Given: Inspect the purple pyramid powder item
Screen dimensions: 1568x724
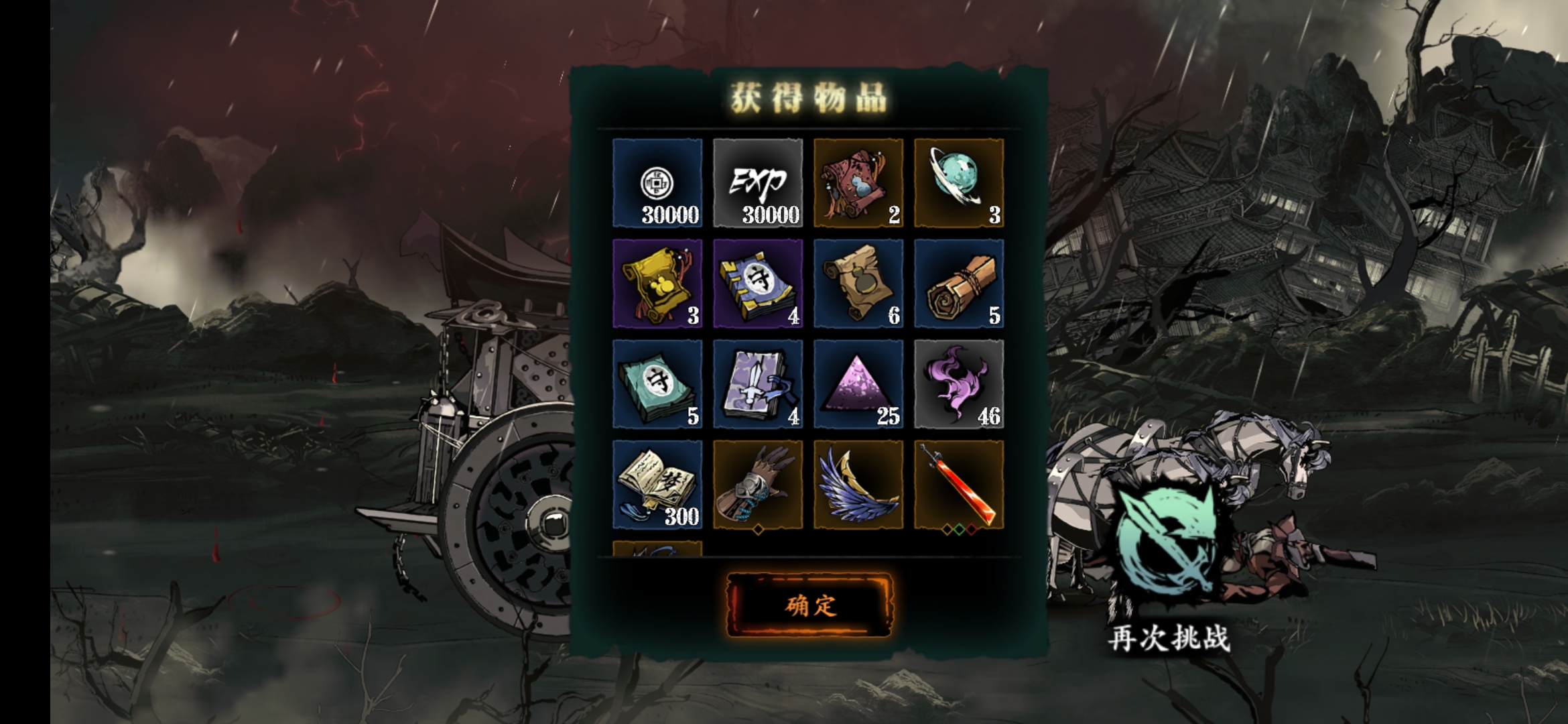Looking at the screenshot, I should pyautogui.click(x=858, y=384).
